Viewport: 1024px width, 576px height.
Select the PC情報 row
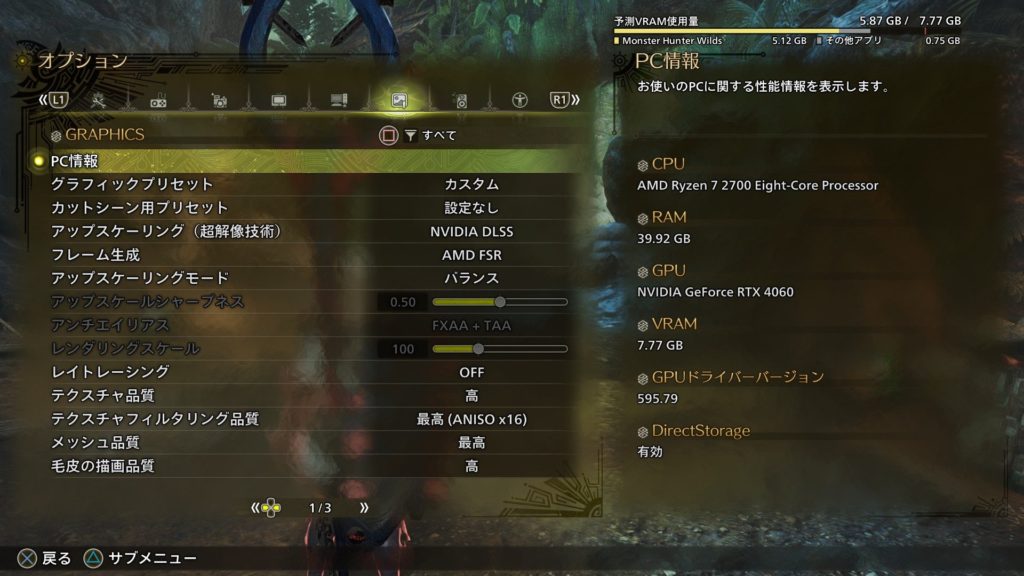pos(300,161)
